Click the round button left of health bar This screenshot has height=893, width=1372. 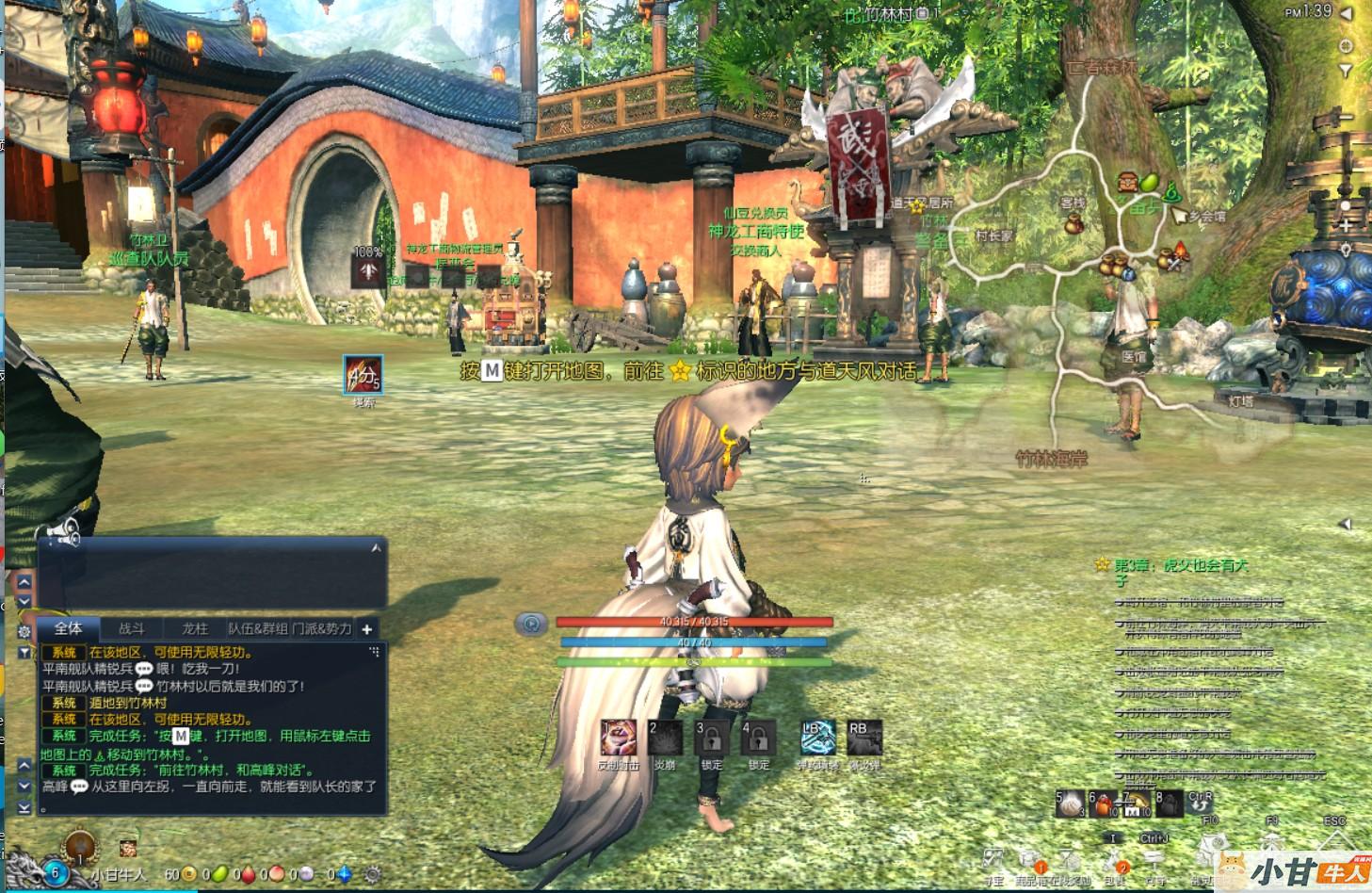(532, 624)
